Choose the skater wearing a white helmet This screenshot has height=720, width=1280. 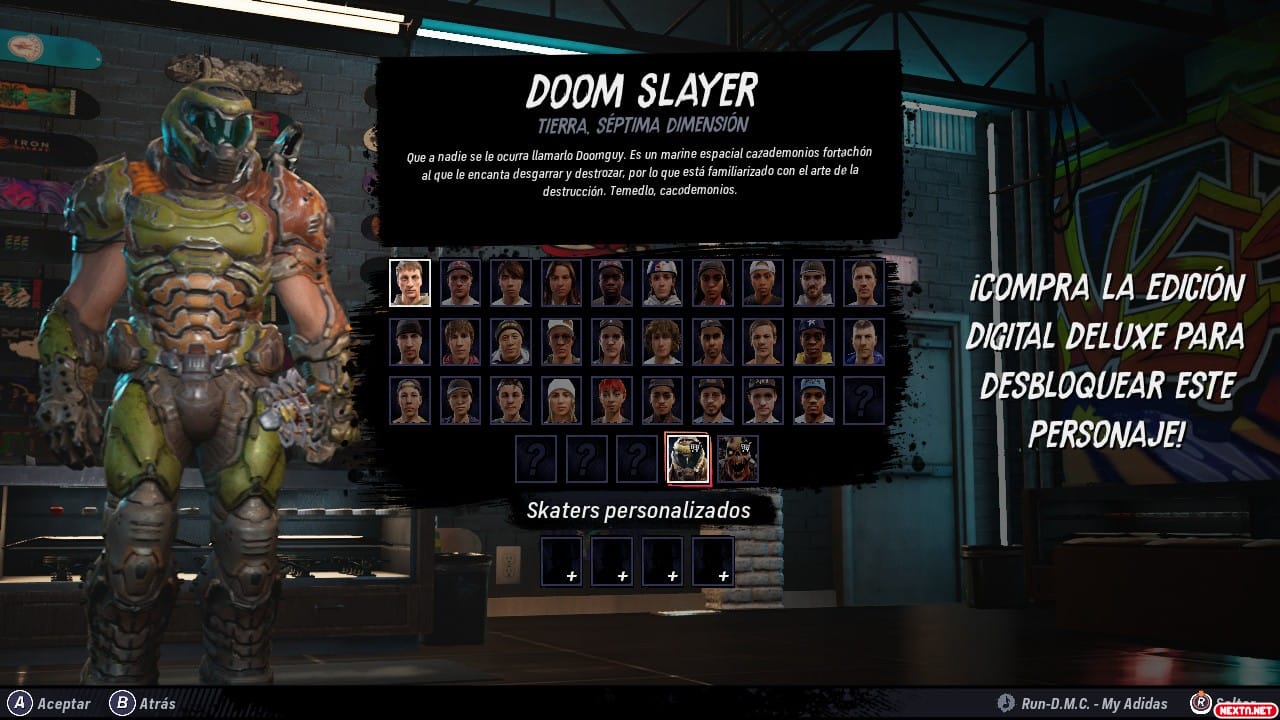pyautogui.click(x=661, y=283)
